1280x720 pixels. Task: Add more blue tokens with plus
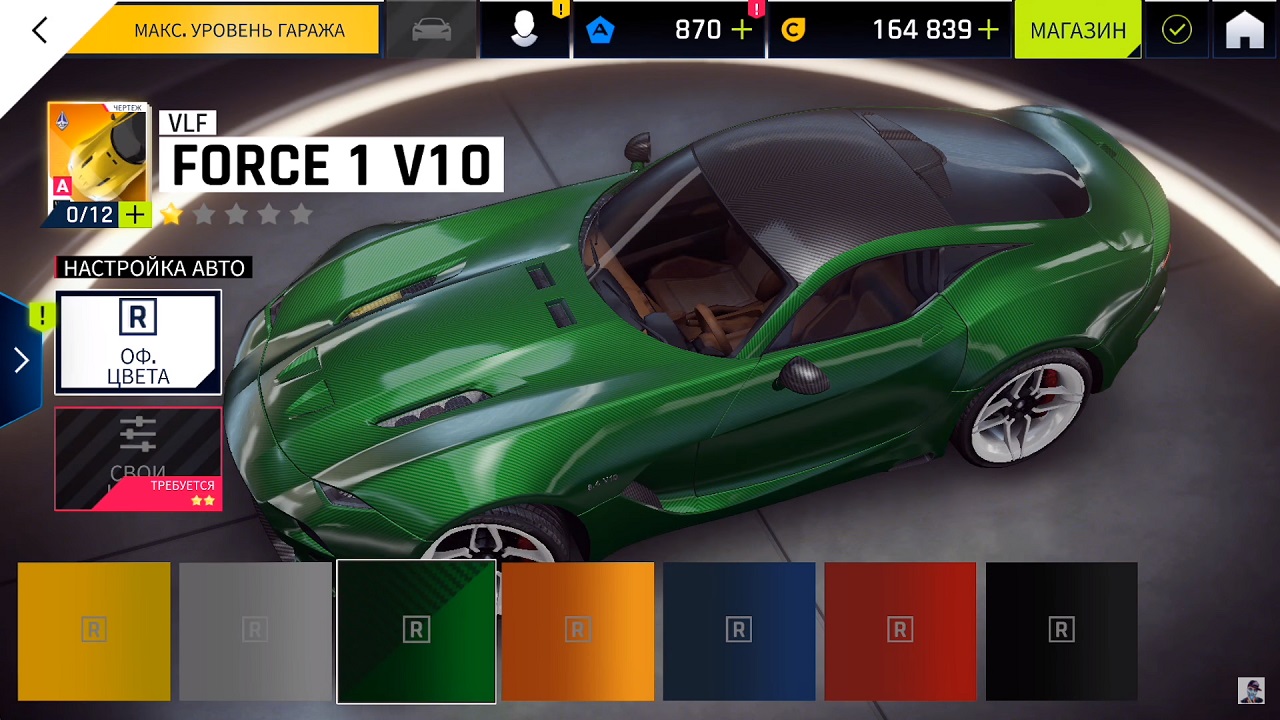[x=742, y=30]
